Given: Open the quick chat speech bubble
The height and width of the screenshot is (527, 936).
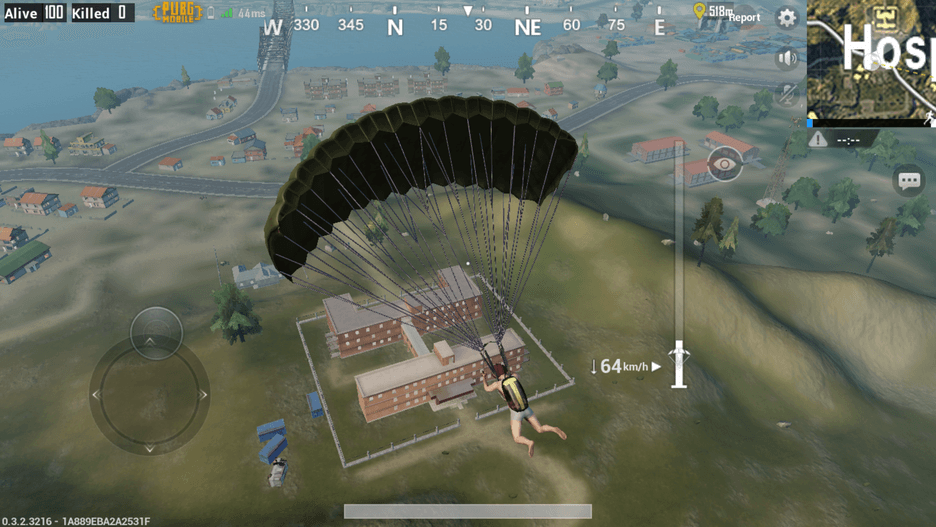Looking at the screenshot, I should [x=908, y=181].
